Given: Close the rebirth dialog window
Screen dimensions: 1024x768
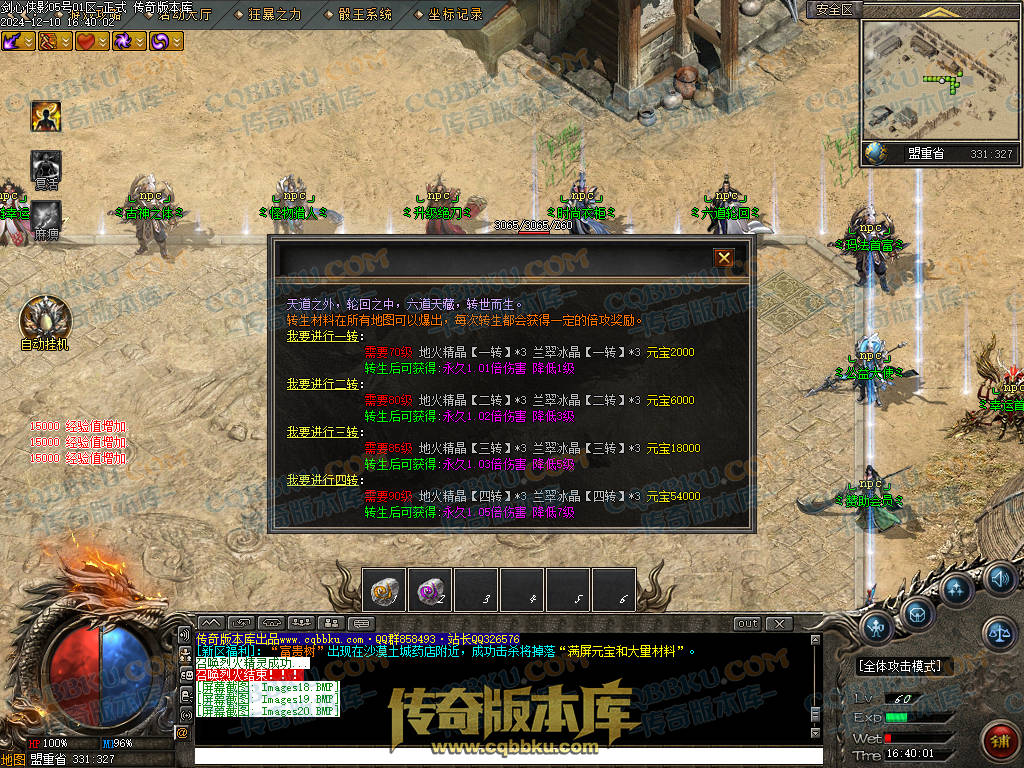Looking at the screenshot, I should 724,258.
